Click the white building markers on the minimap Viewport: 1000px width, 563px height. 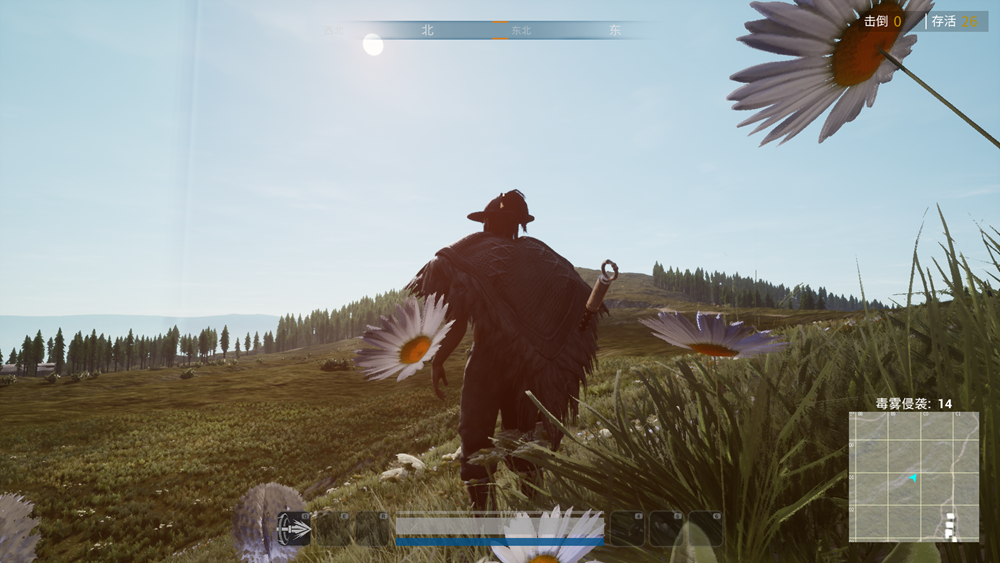[950, 525]
